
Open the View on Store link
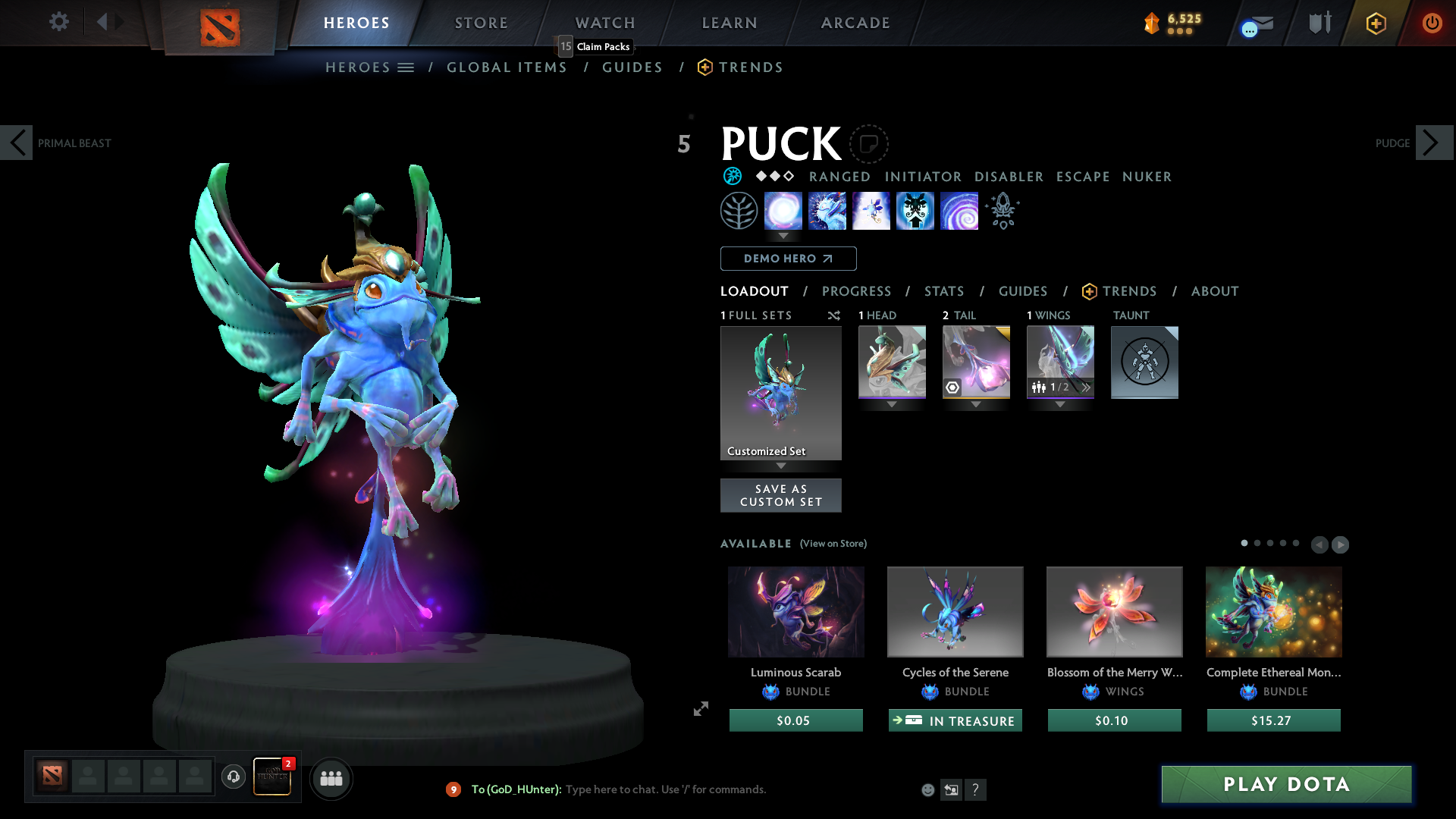(x=832, y=544)
